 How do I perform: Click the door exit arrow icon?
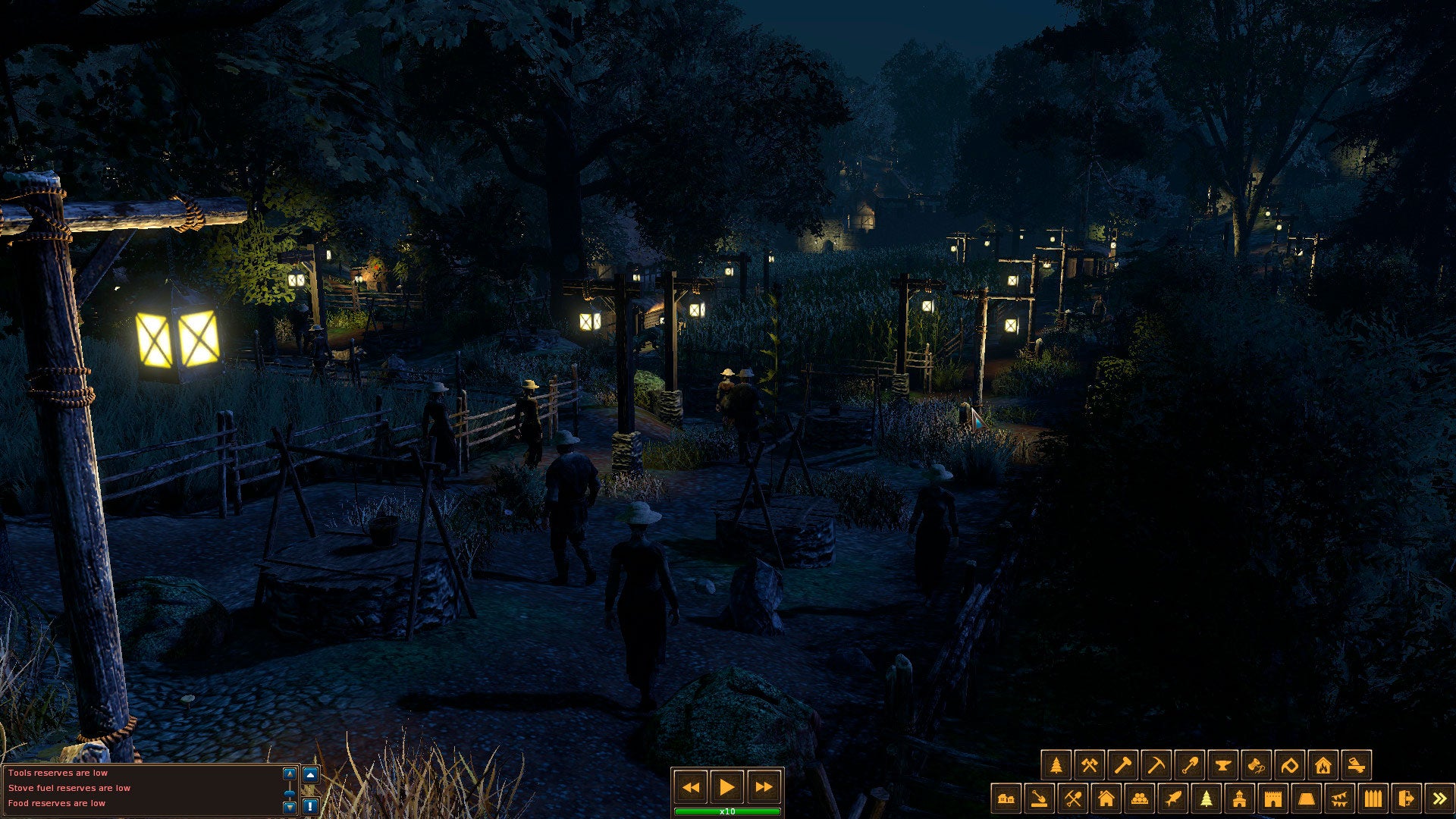[1406, 799]
